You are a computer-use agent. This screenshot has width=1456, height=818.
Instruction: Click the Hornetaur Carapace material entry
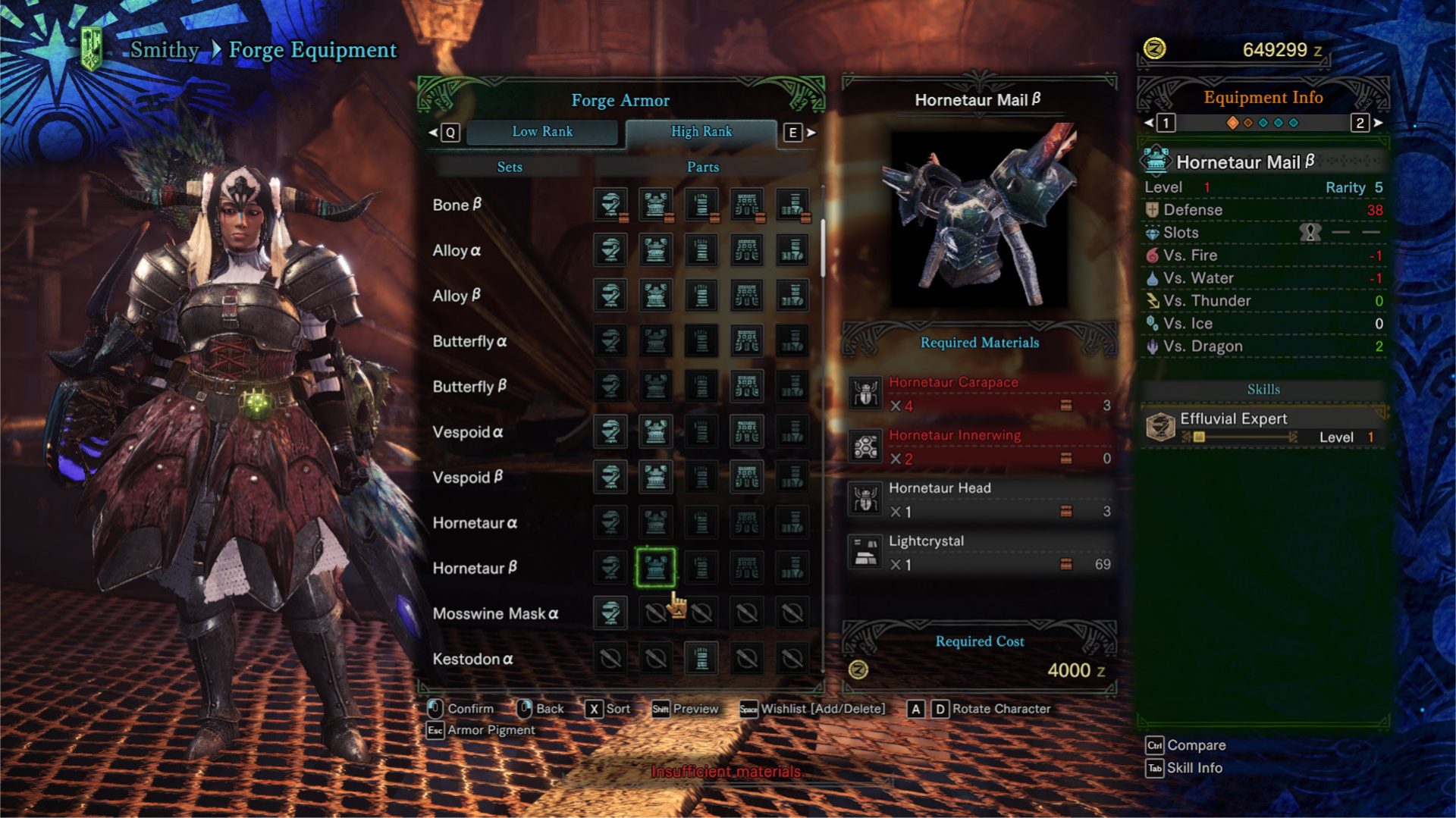point(978,394)
